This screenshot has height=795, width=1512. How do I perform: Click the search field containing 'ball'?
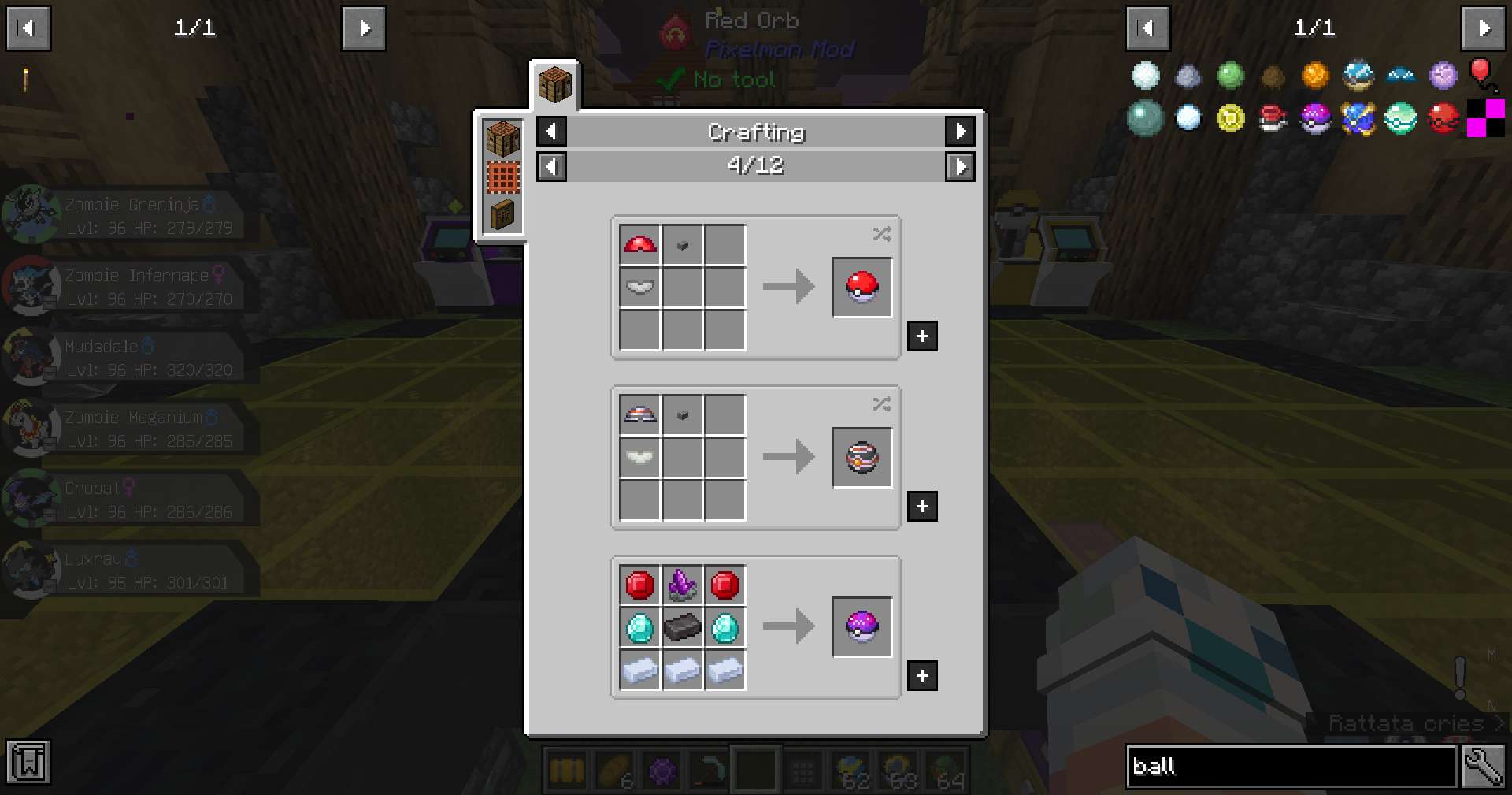(1291, 766)
